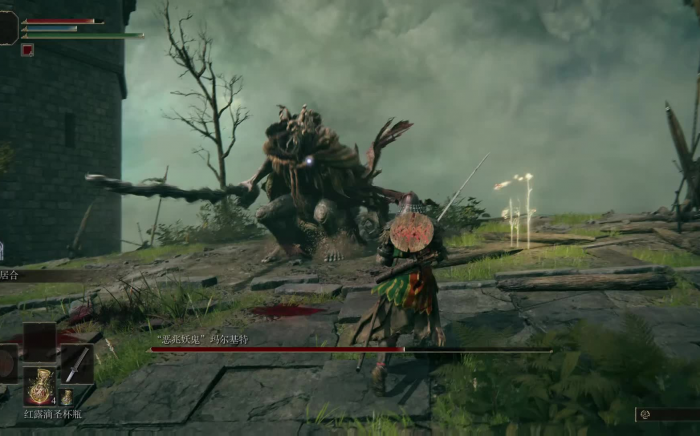Select the Flask of Crimson Tears slot
This screenshot has height=436, width=700.
click(40, 386)
